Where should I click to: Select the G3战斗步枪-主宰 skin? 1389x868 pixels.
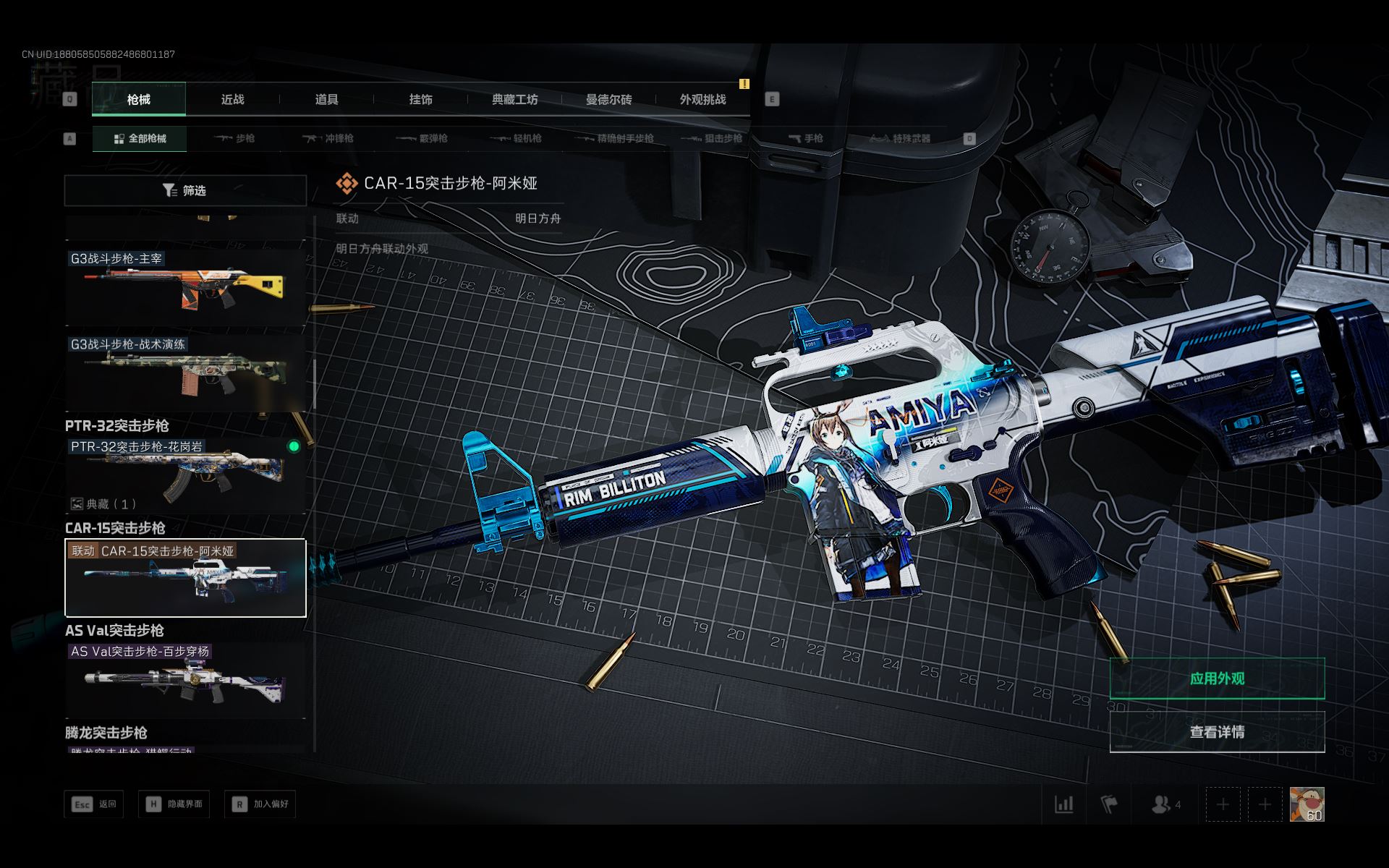click(x=185, y=287)
